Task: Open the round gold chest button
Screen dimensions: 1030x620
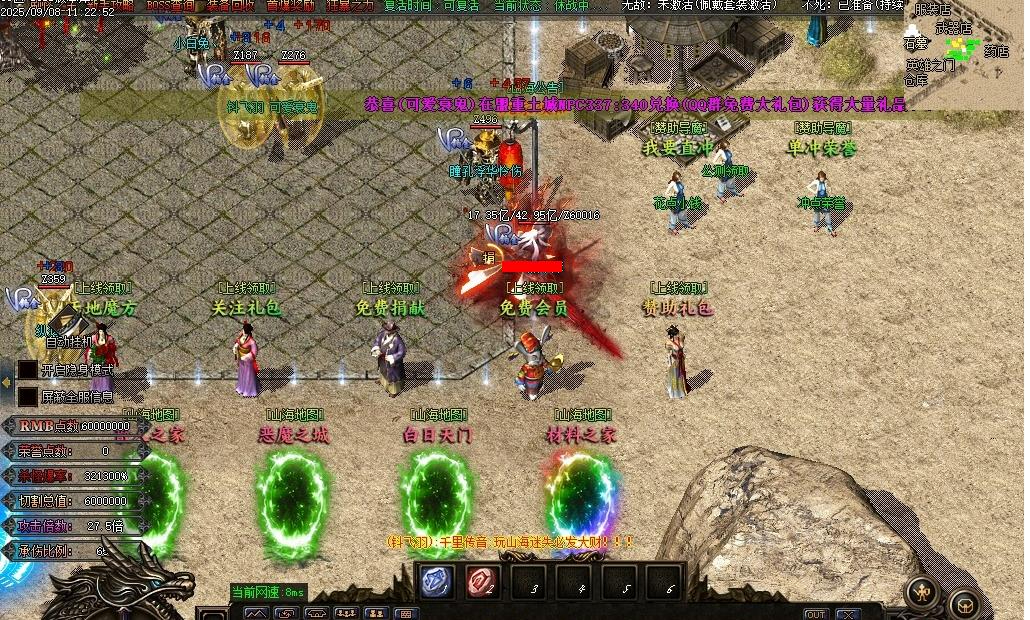Action: point(964,604)
